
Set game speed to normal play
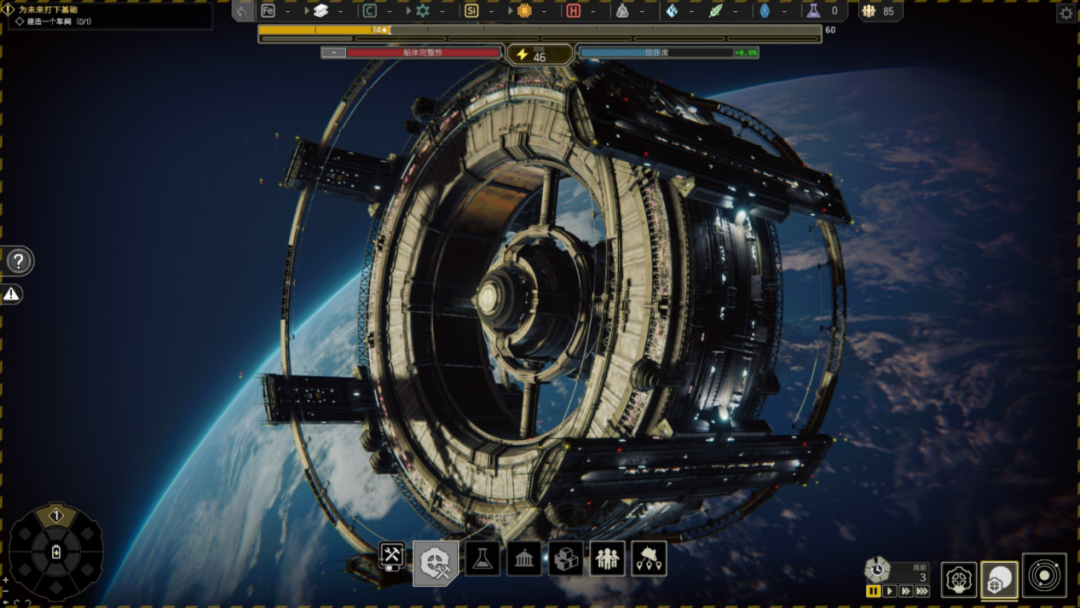889,592
